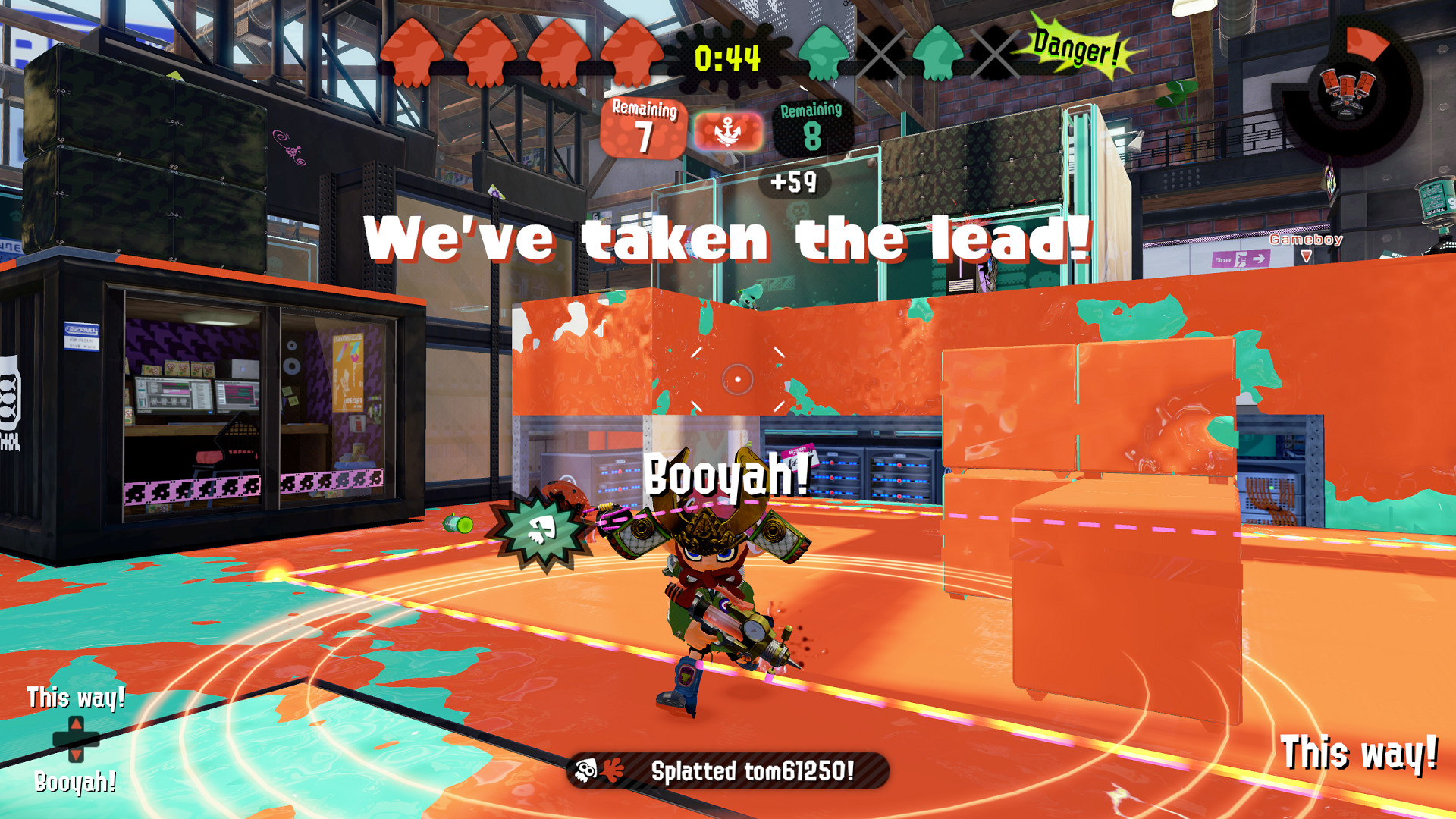Image resolution: width=1456 pixels, height=819 pixels.
Task: Click the Gameboy player nameplate
Action: point(1307,239)
